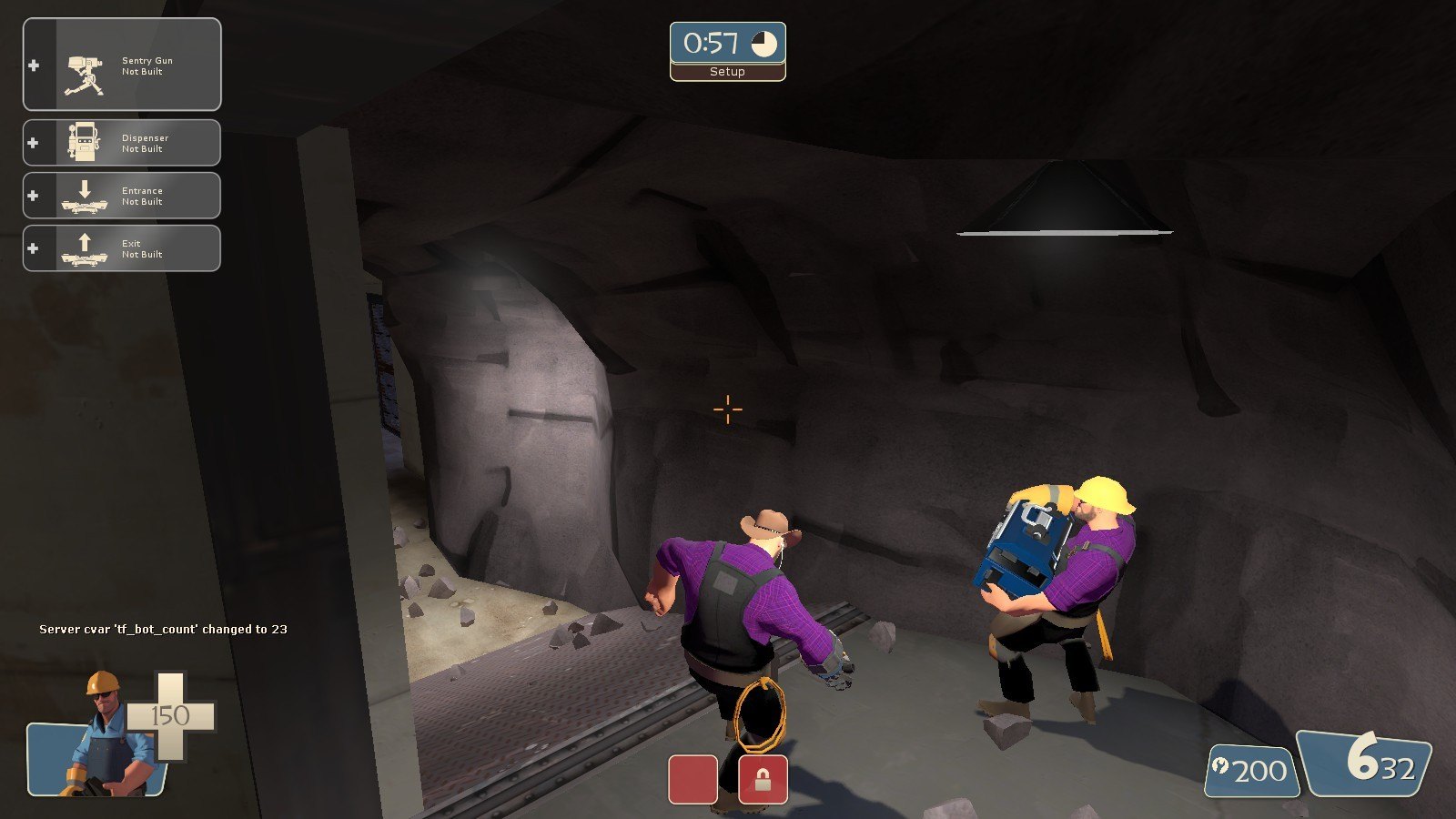Select the Dispenser Not Built panel
This screenshot has width=1456, height=819.
[122, 143]
